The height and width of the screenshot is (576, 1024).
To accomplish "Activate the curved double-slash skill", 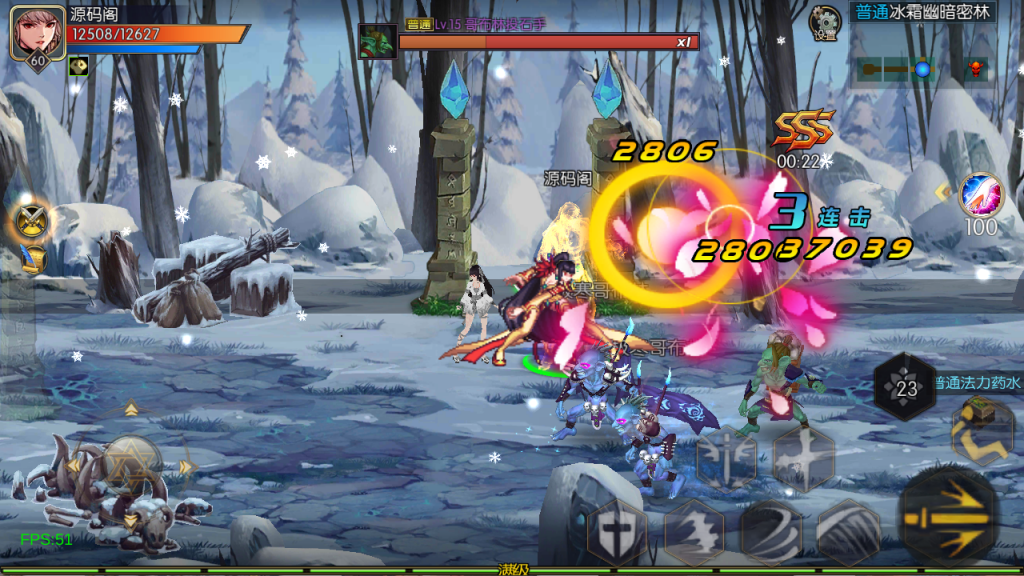I will tap(771, 533).
